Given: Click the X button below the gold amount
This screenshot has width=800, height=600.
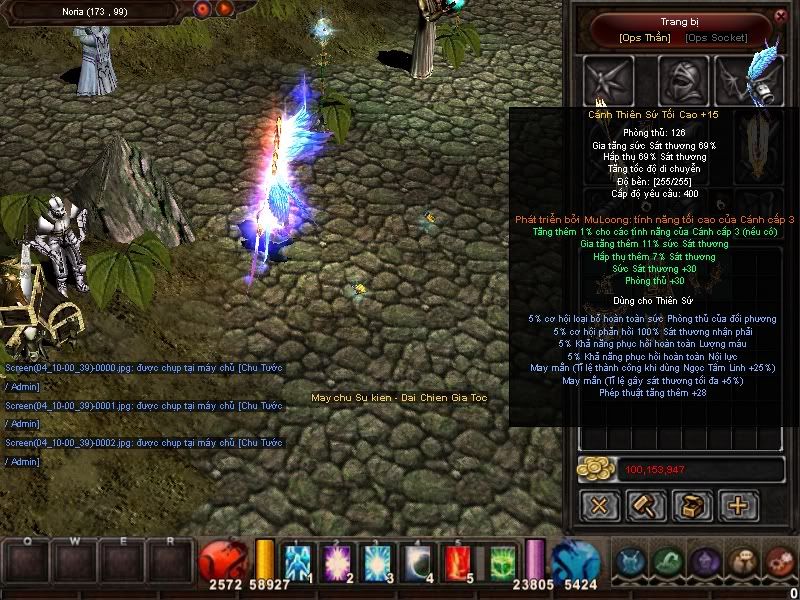Looking at the screenshot, I should pos(600,505).
